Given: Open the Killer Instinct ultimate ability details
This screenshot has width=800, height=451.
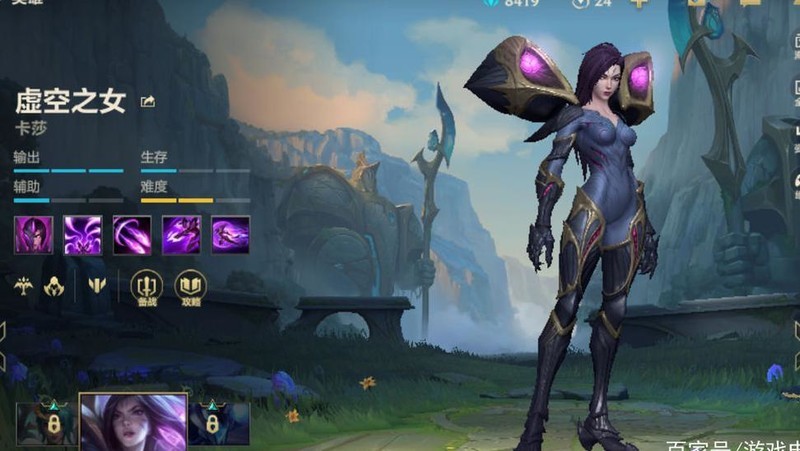Looking at the screenshot, I should (230, 234).
